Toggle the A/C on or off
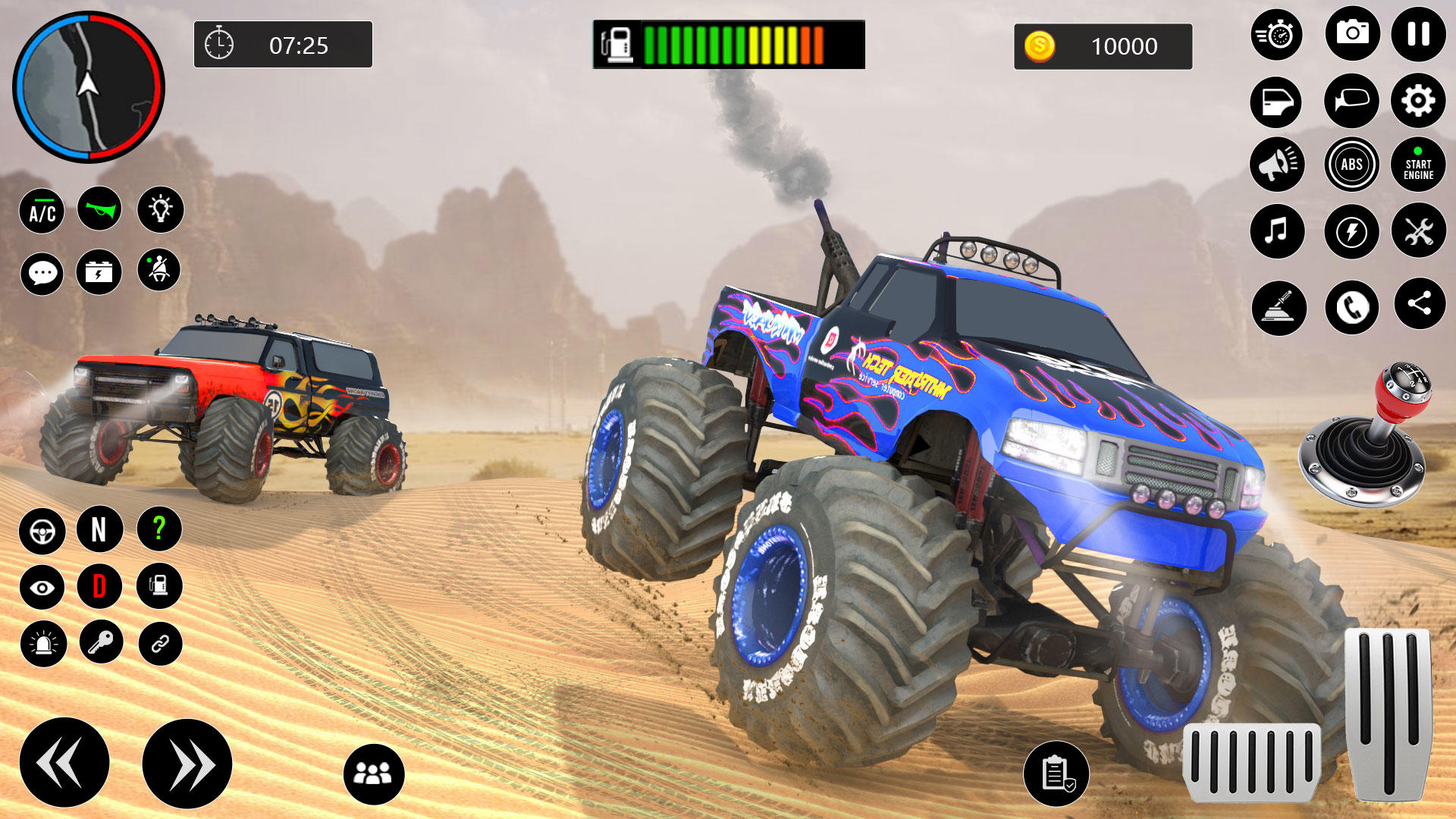This screenshot has width=1456, height=819. (x=42, y=210)
